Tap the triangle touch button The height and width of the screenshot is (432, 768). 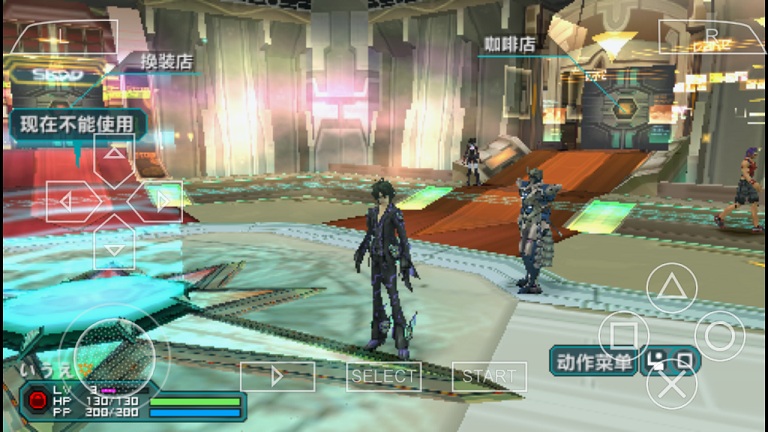pos(671,288)
